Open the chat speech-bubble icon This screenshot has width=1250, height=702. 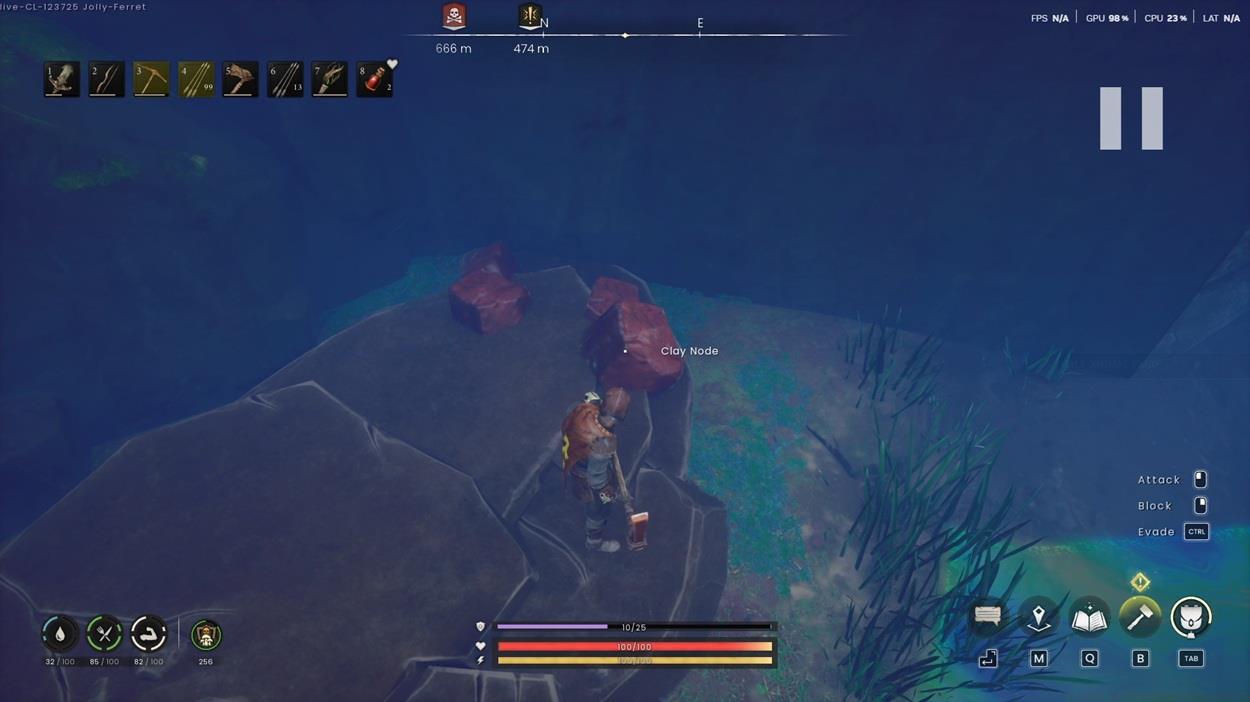(988, 618)
